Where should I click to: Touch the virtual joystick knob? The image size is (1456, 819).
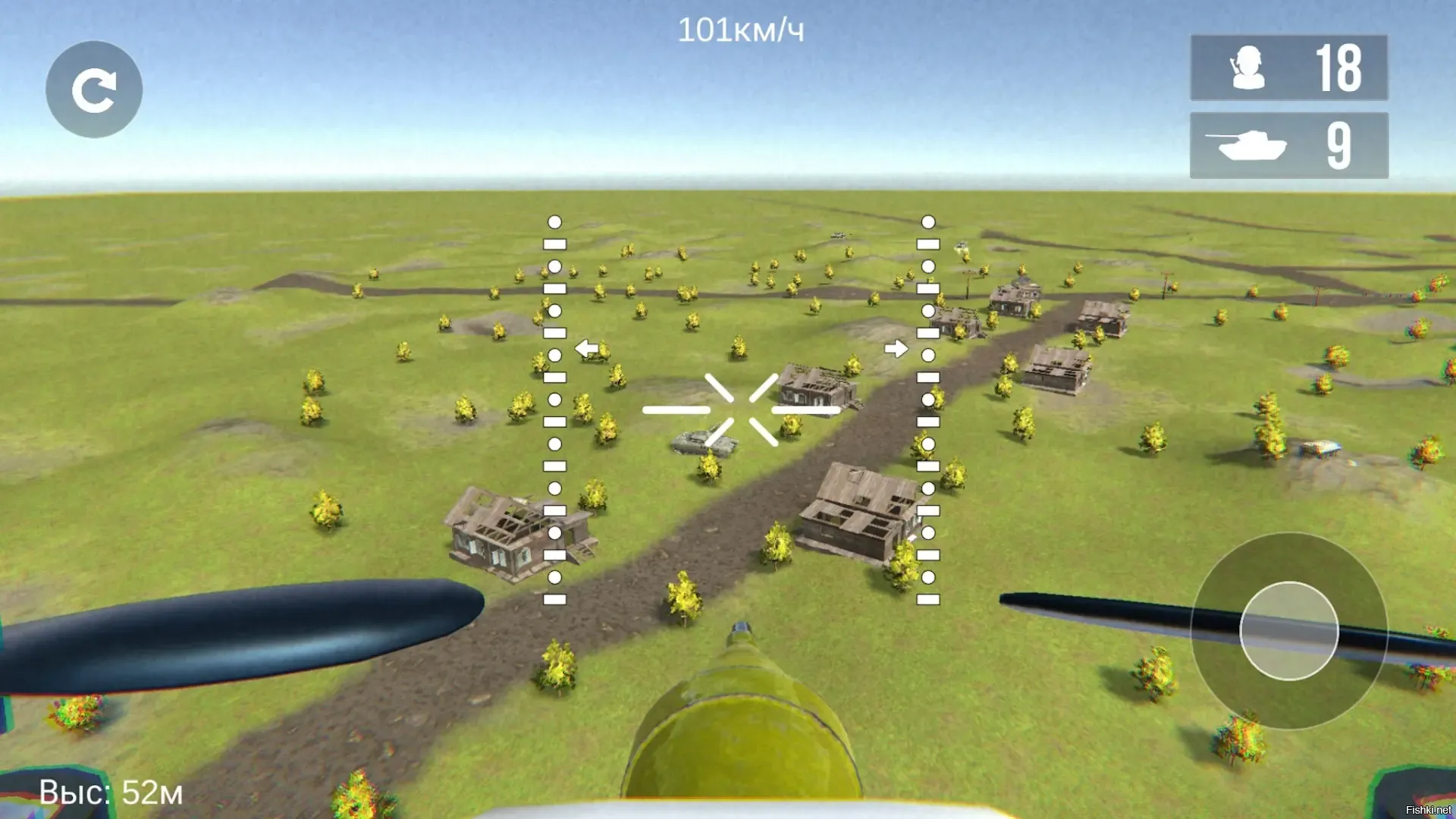[x=1288, y=631]
